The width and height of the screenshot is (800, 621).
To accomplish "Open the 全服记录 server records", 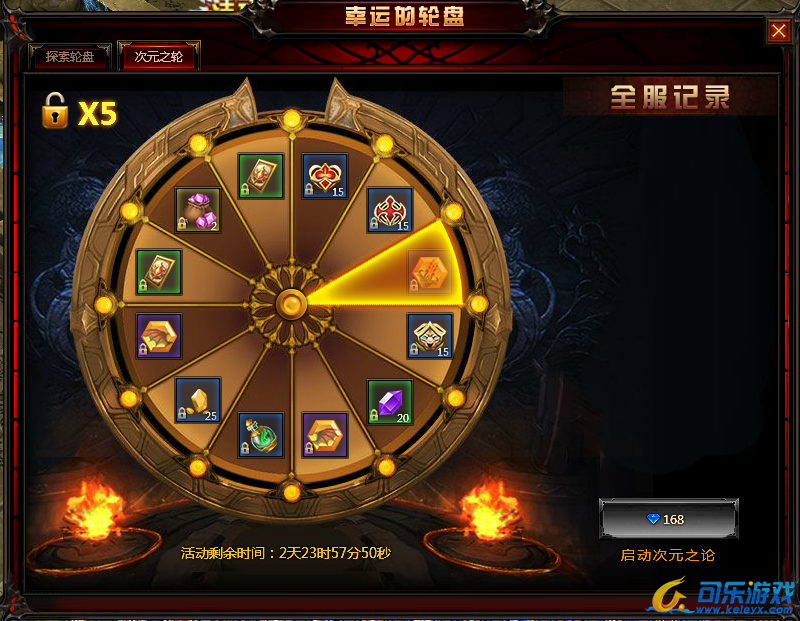I will click(670, 97).
